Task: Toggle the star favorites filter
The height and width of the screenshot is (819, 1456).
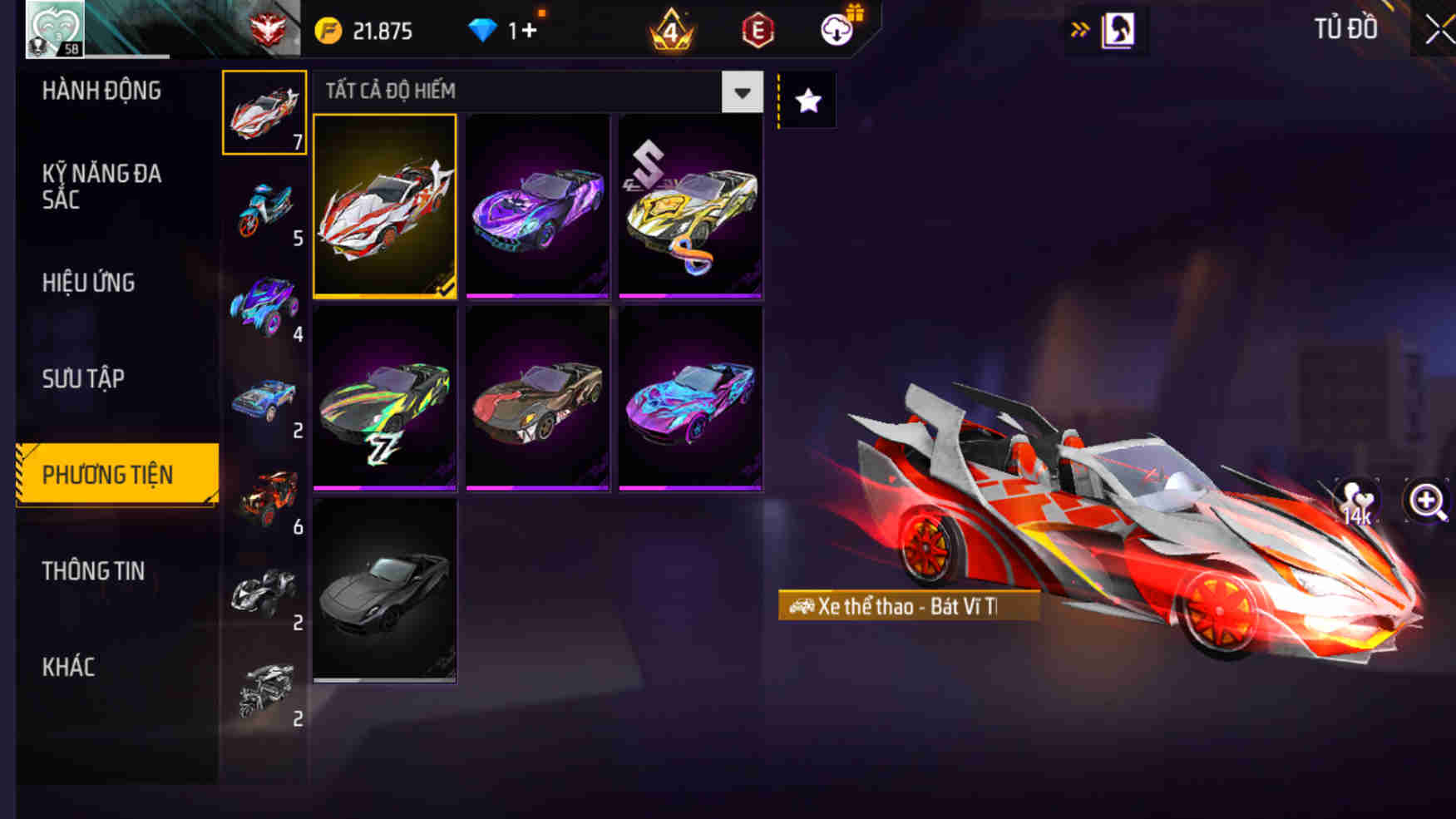Action: tap(806, 100)
